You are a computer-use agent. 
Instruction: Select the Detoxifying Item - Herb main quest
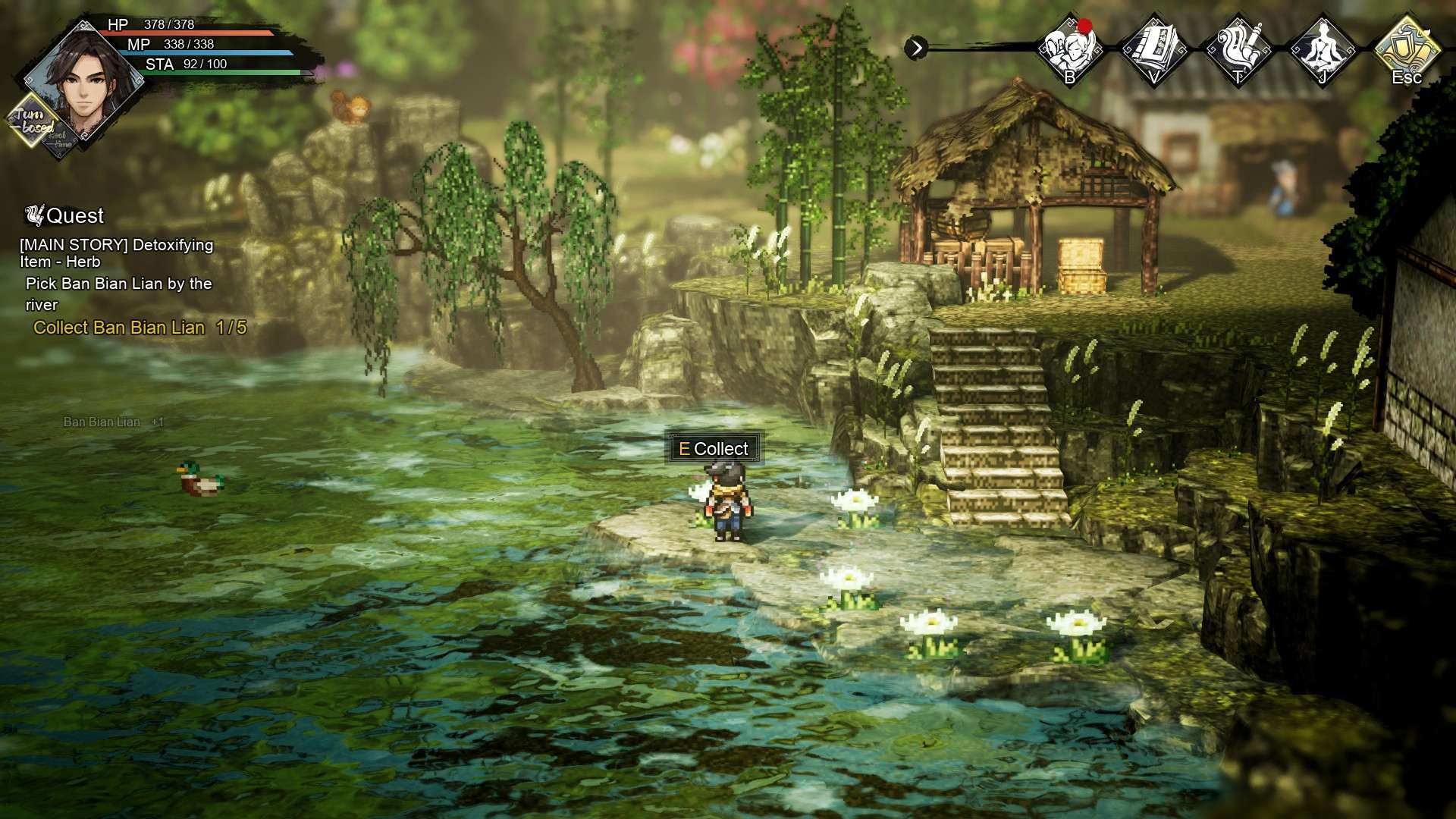pyautogui.click(x=116, y=253)
